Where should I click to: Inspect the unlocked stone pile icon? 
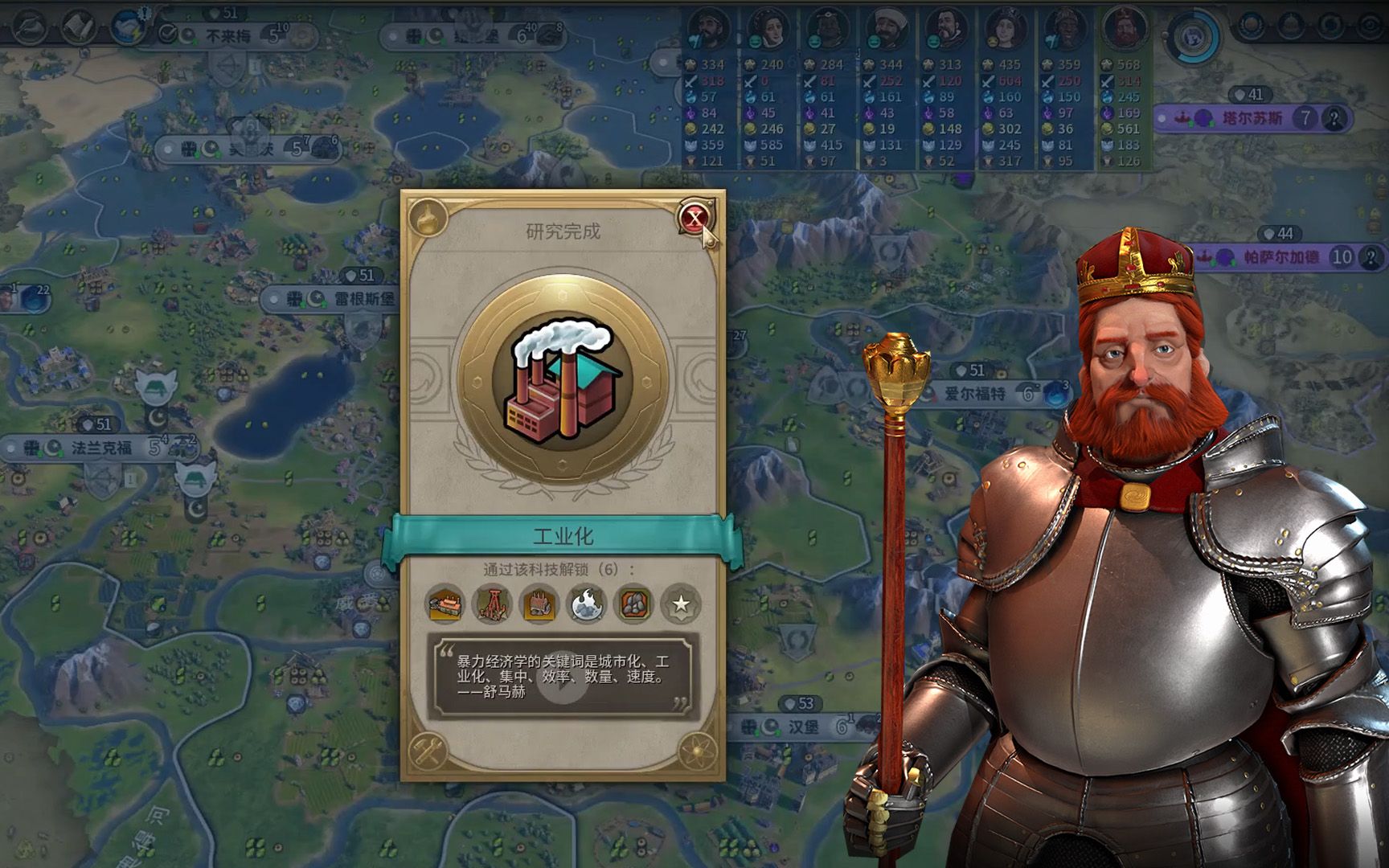(634, 604)
